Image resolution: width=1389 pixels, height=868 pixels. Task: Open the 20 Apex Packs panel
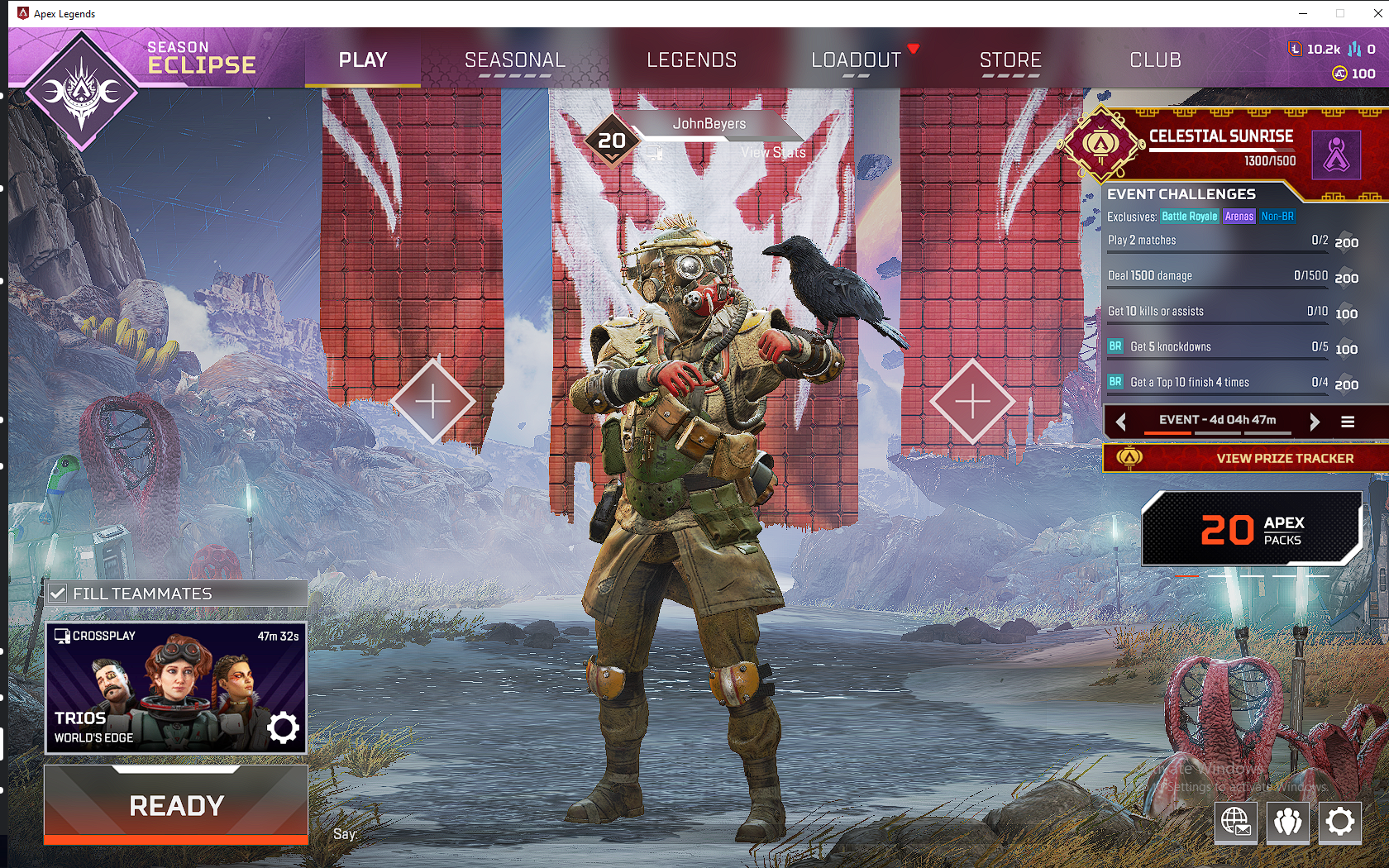[x=1251, y=529]
